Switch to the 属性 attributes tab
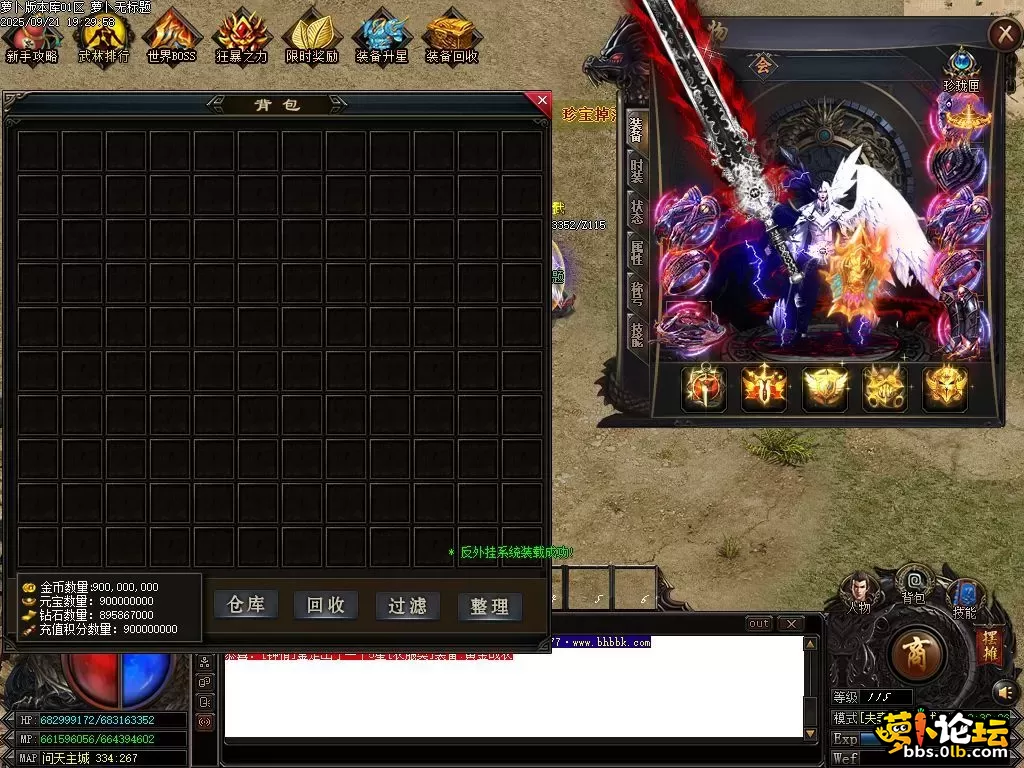The height and width of the screenshot is (768, 1024). tap(636, 253)
